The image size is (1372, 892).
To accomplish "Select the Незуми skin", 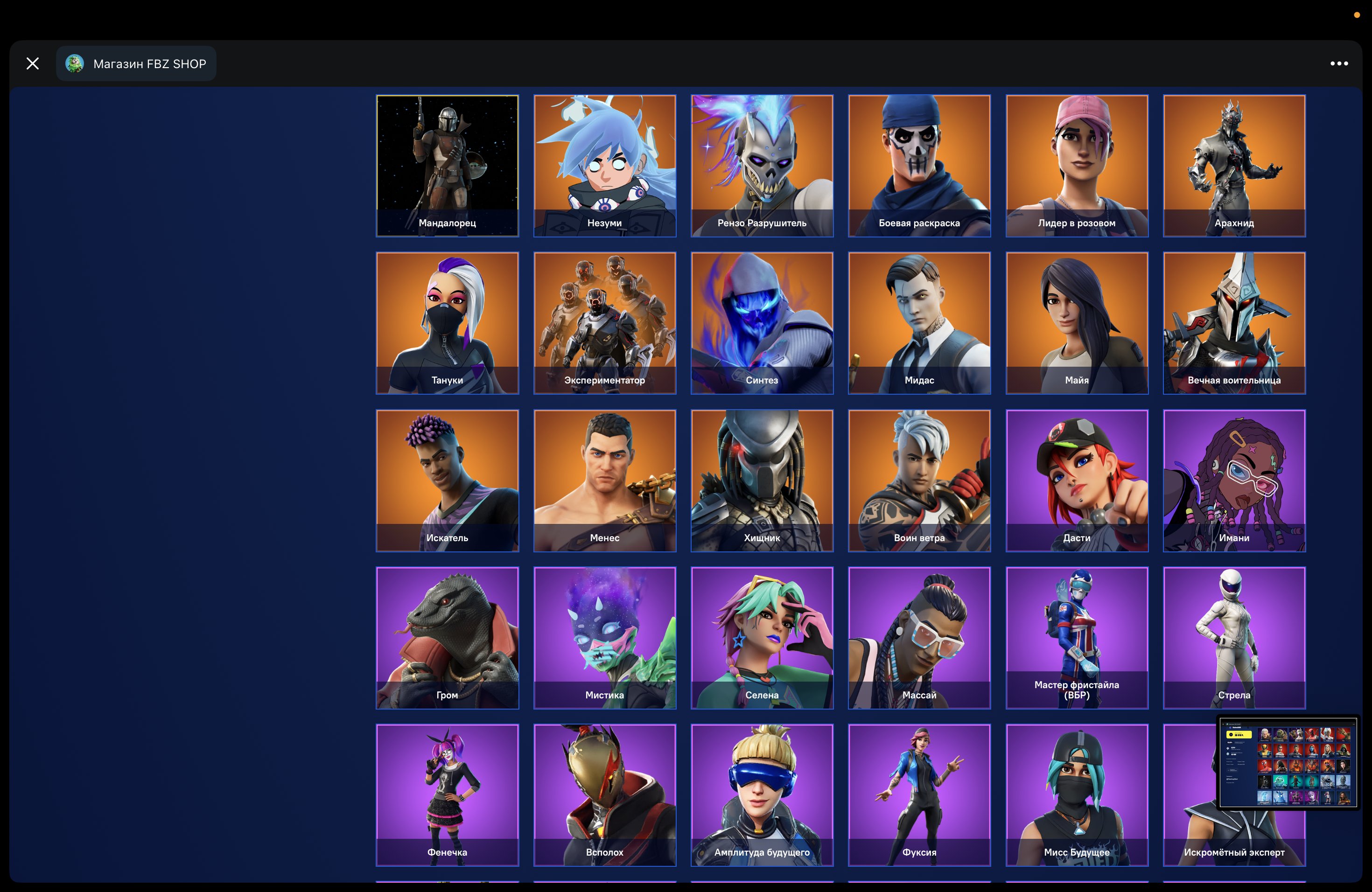I will point(605,165).
